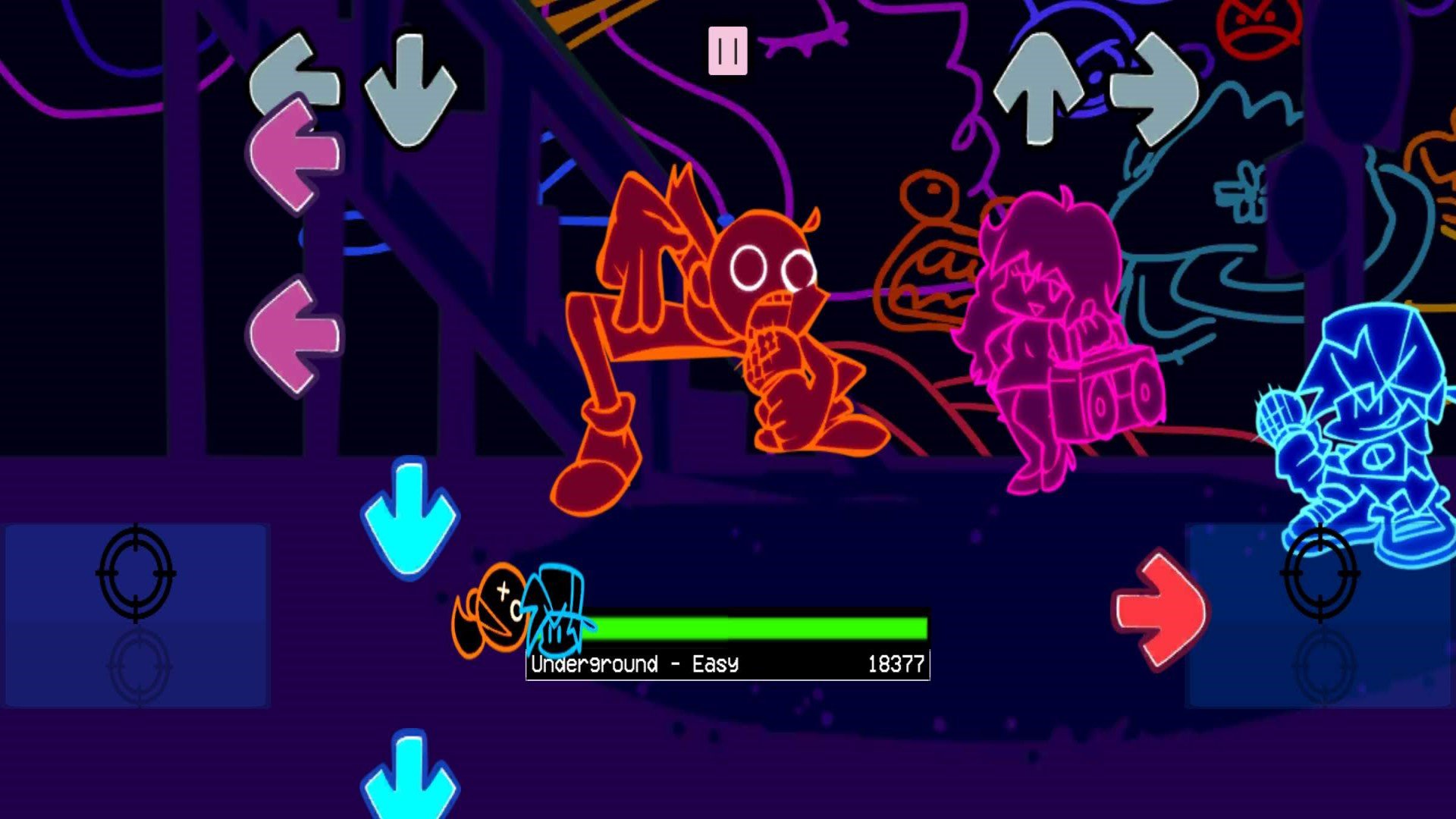Click the green health bar
This screenshot has width=1456, height=819.
click(758, 626)
